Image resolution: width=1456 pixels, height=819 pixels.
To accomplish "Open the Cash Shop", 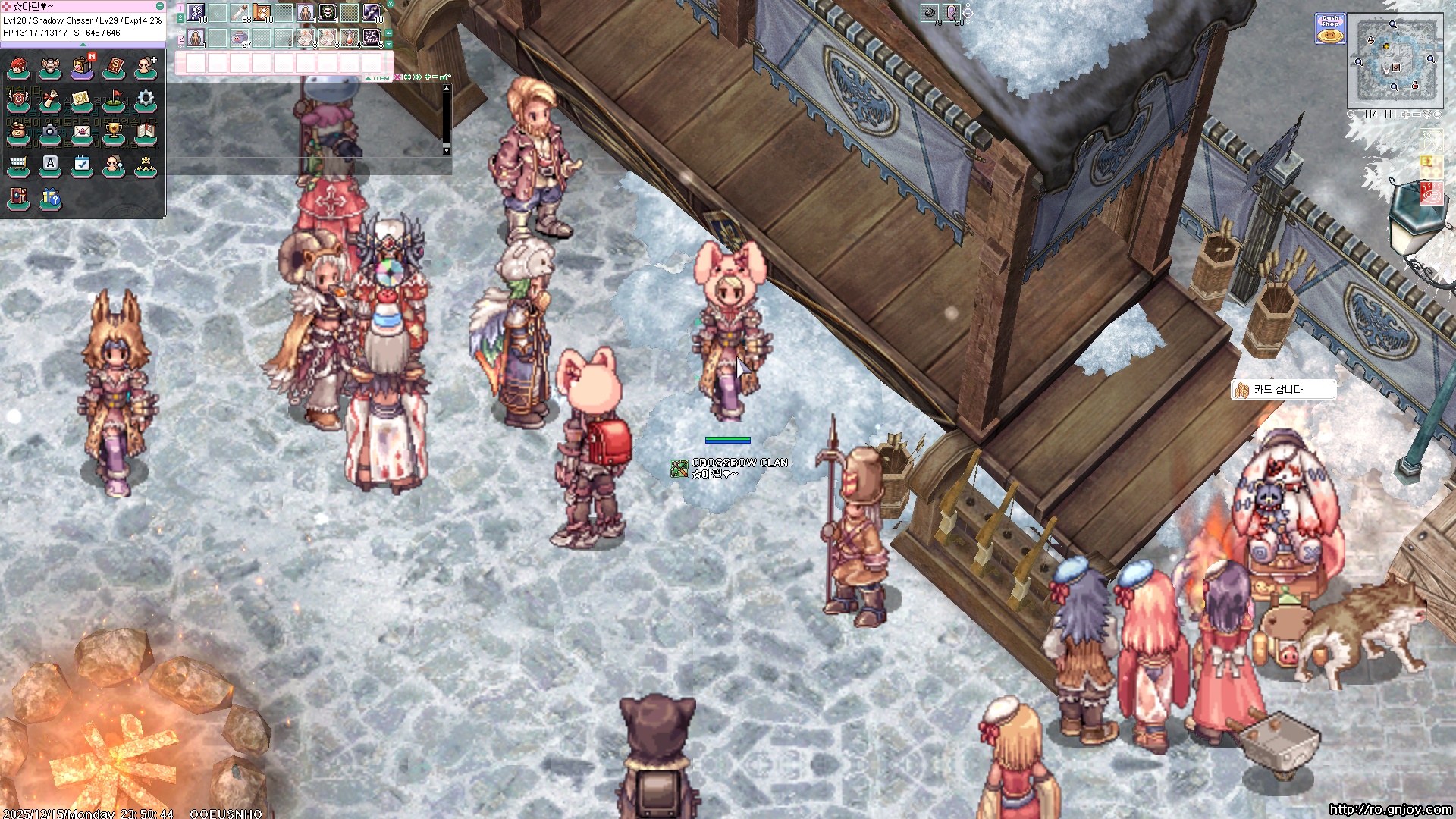I will click(x=1329, y=29).
